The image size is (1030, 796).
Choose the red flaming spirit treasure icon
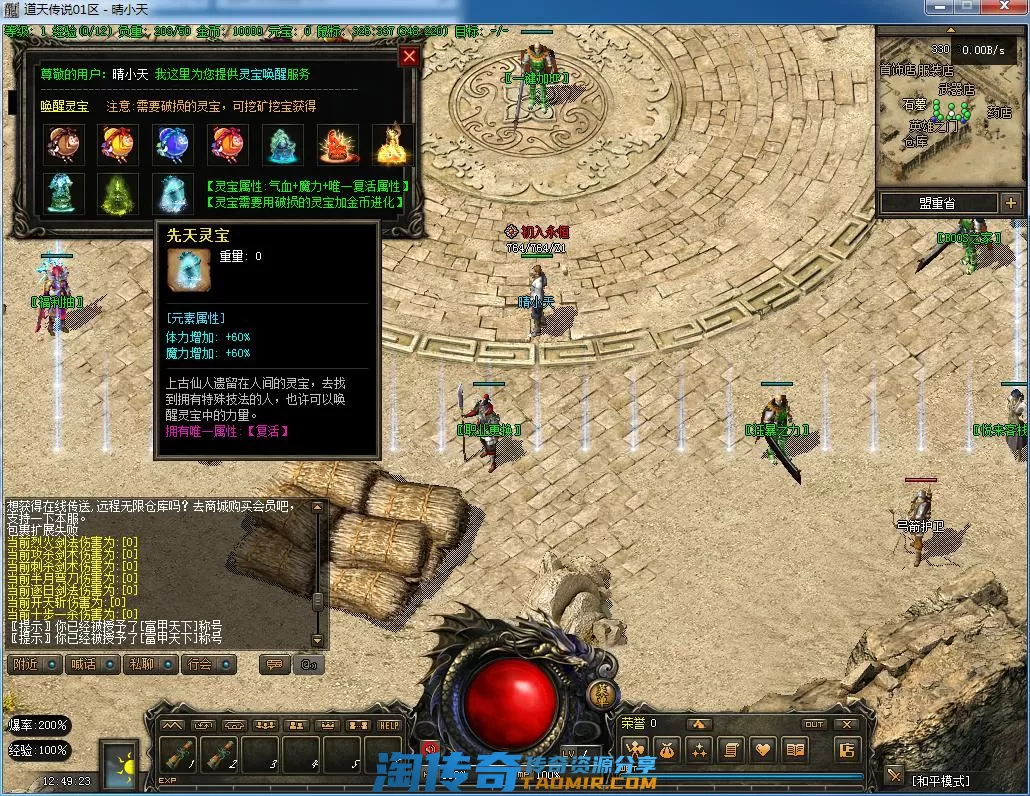[338, 145]
